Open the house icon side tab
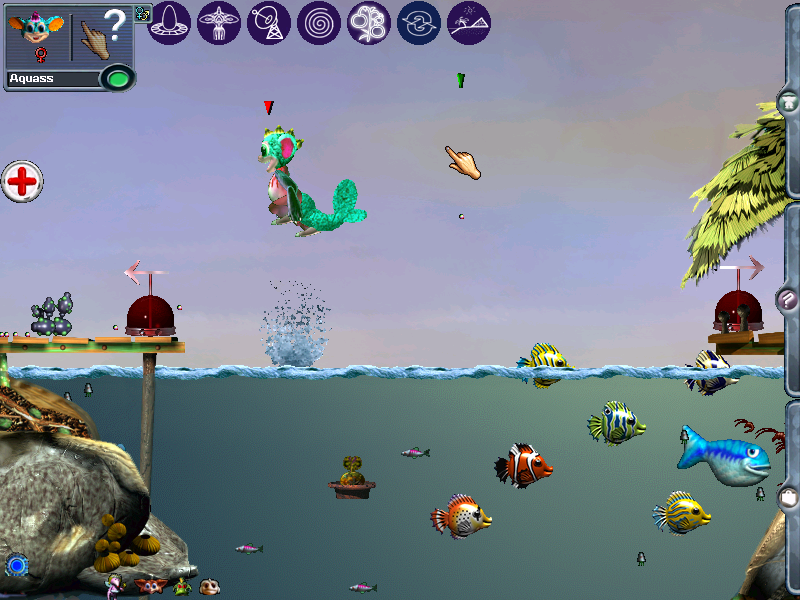The height and width of the screenshot is (600, 800). click(789, 101)
